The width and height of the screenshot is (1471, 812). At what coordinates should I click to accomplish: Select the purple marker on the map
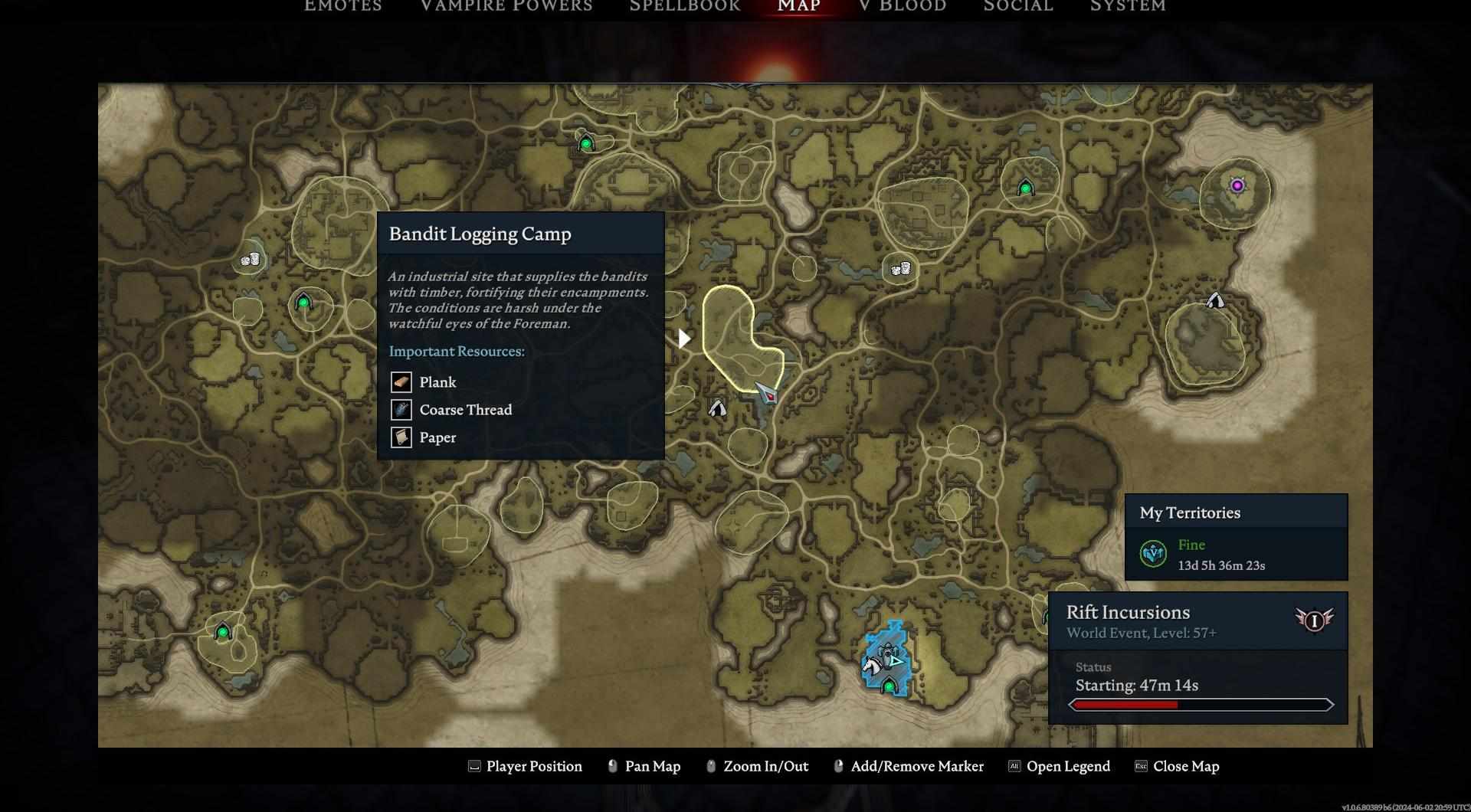pos(1237,185)
